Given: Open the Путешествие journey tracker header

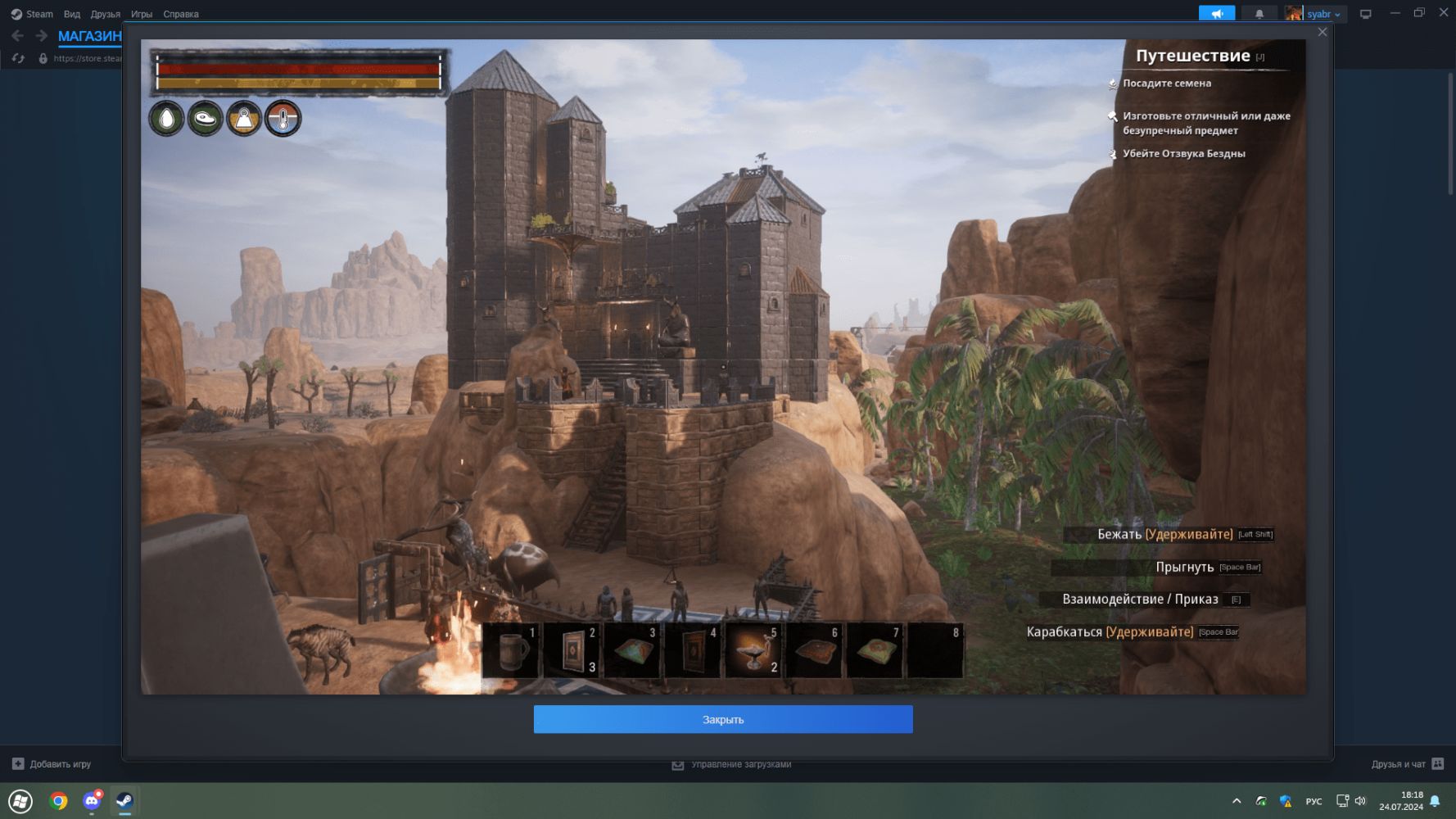Looking at the screenshot, I should [x=1192, y=56].
